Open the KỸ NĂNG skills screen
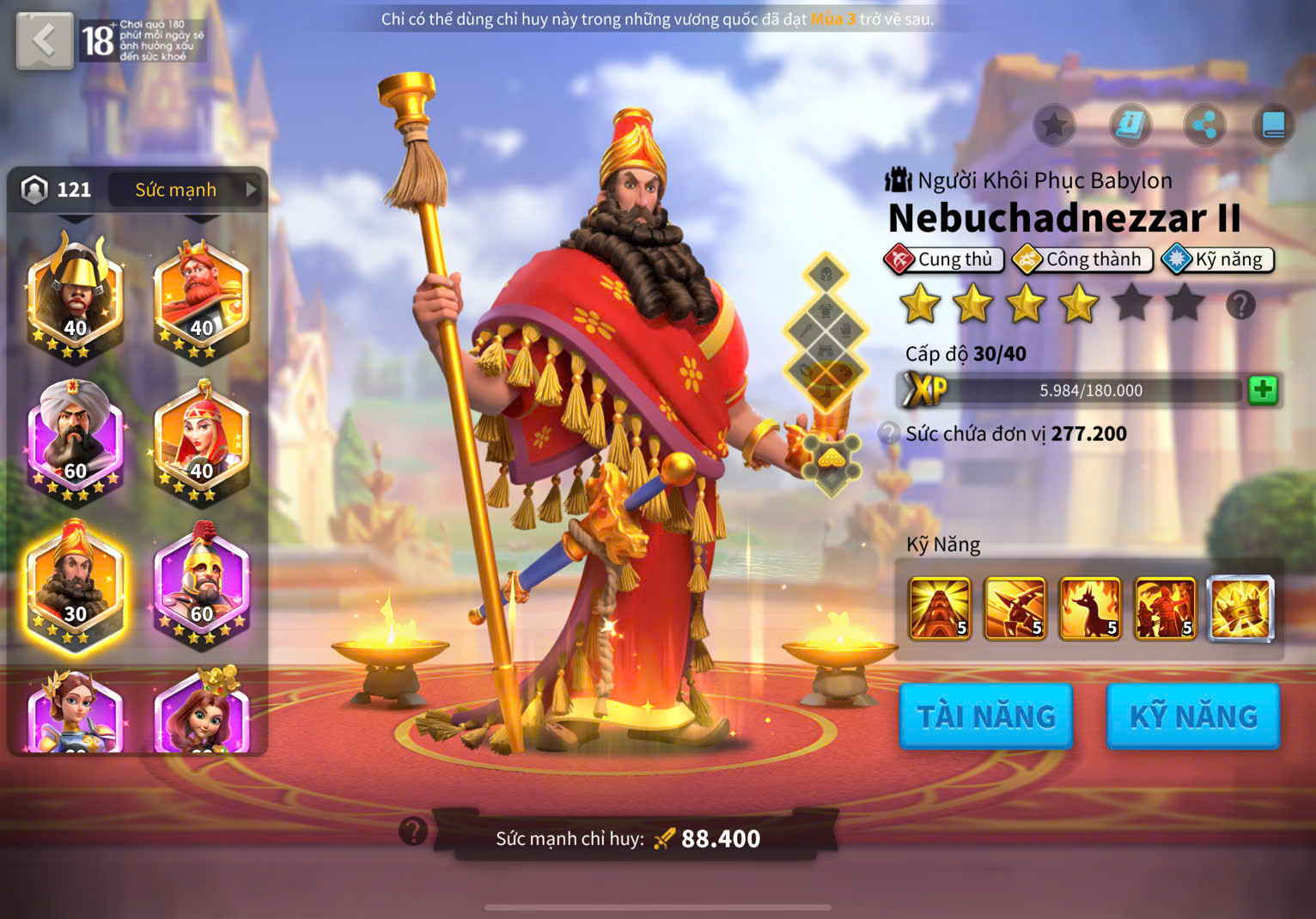The image size is (1316, 919). tap(1193, 716)
